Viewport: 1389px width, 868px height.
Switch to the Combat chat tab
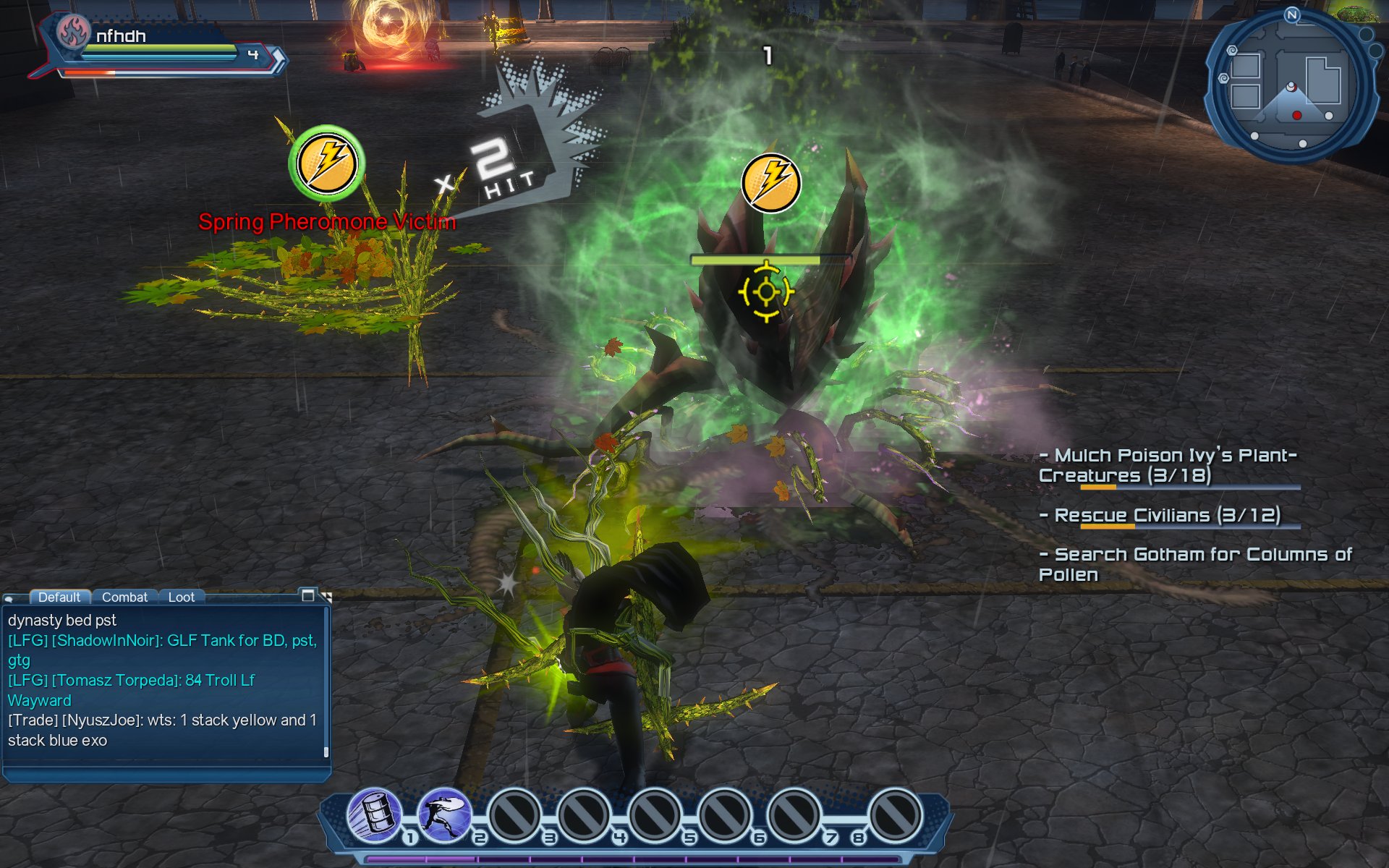click(x=124, y=597)
